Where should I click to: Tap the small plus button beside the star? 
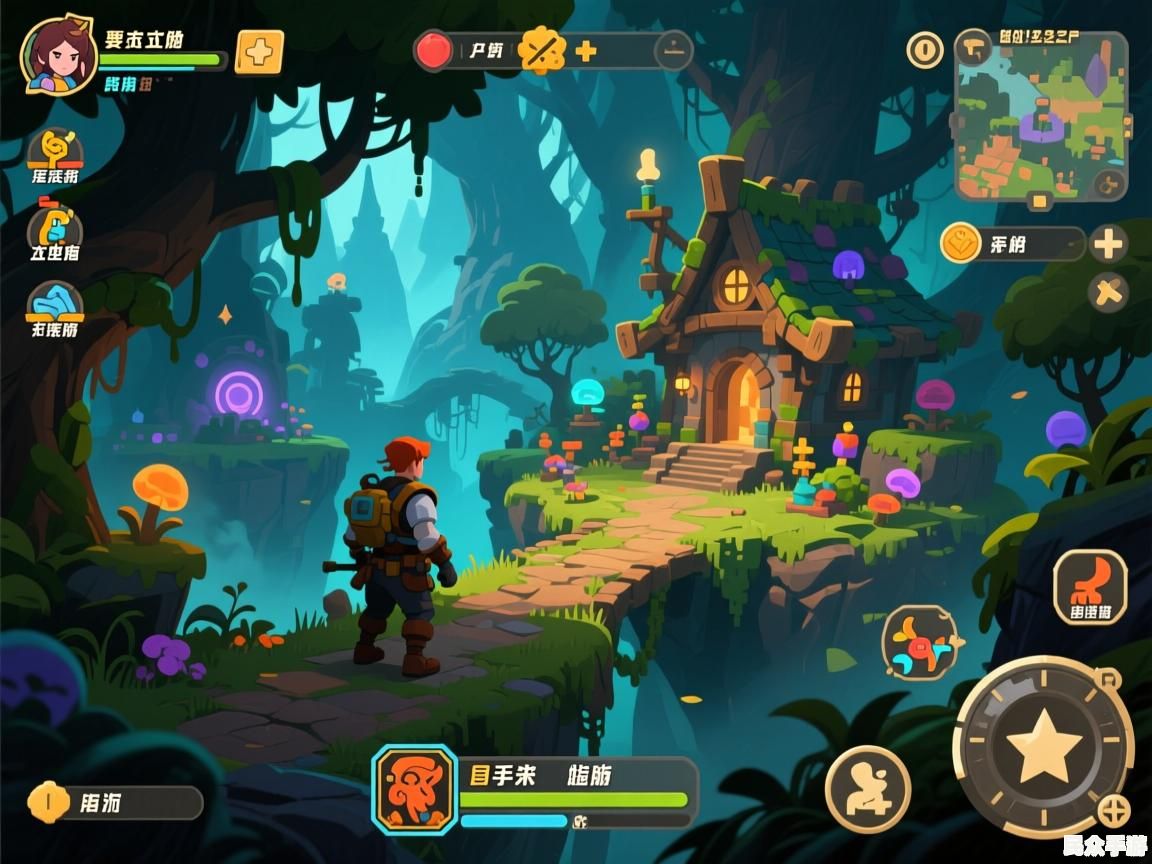coord(1113,811)
